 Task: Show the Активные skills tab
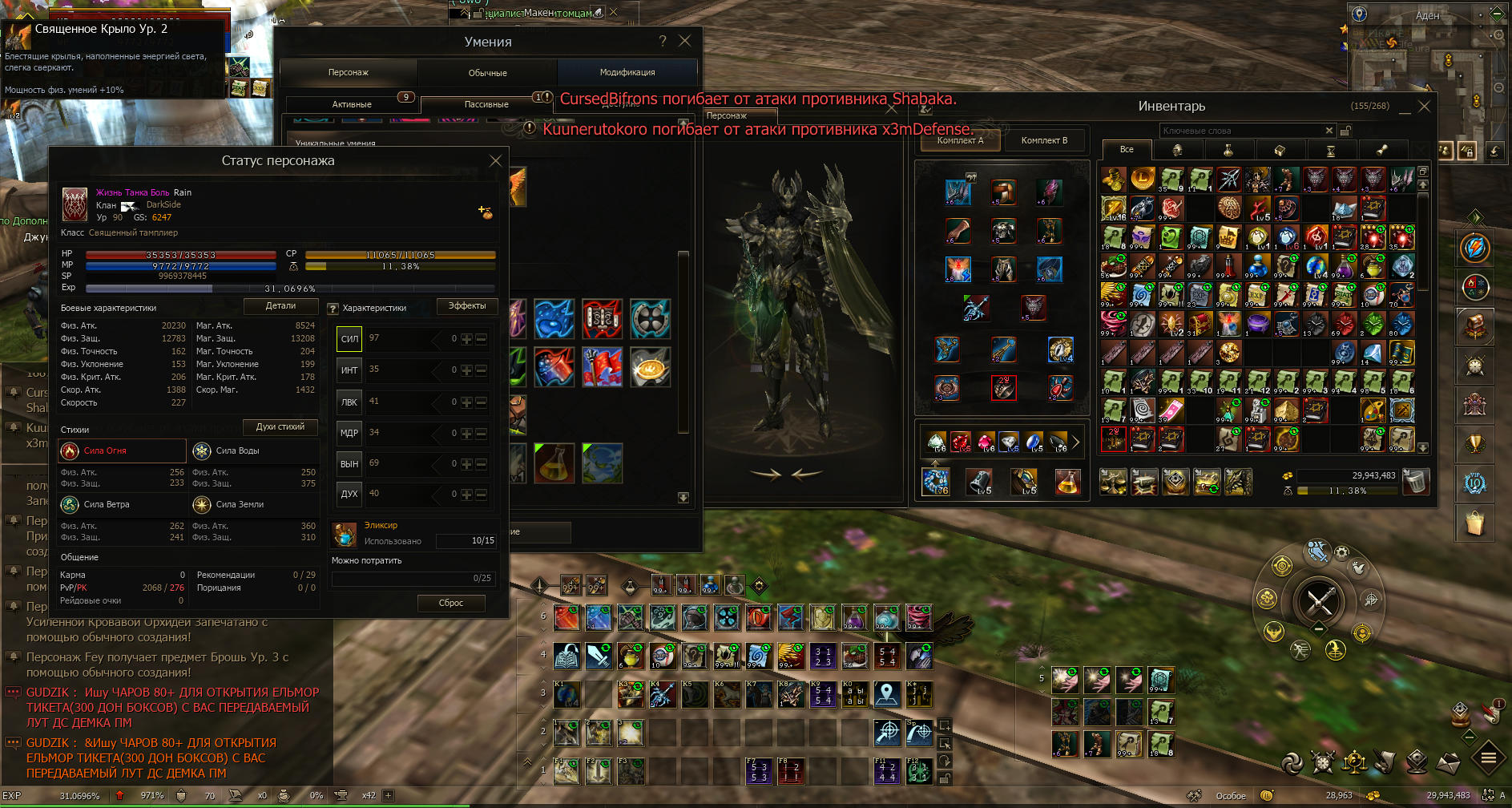coord(352,104)
